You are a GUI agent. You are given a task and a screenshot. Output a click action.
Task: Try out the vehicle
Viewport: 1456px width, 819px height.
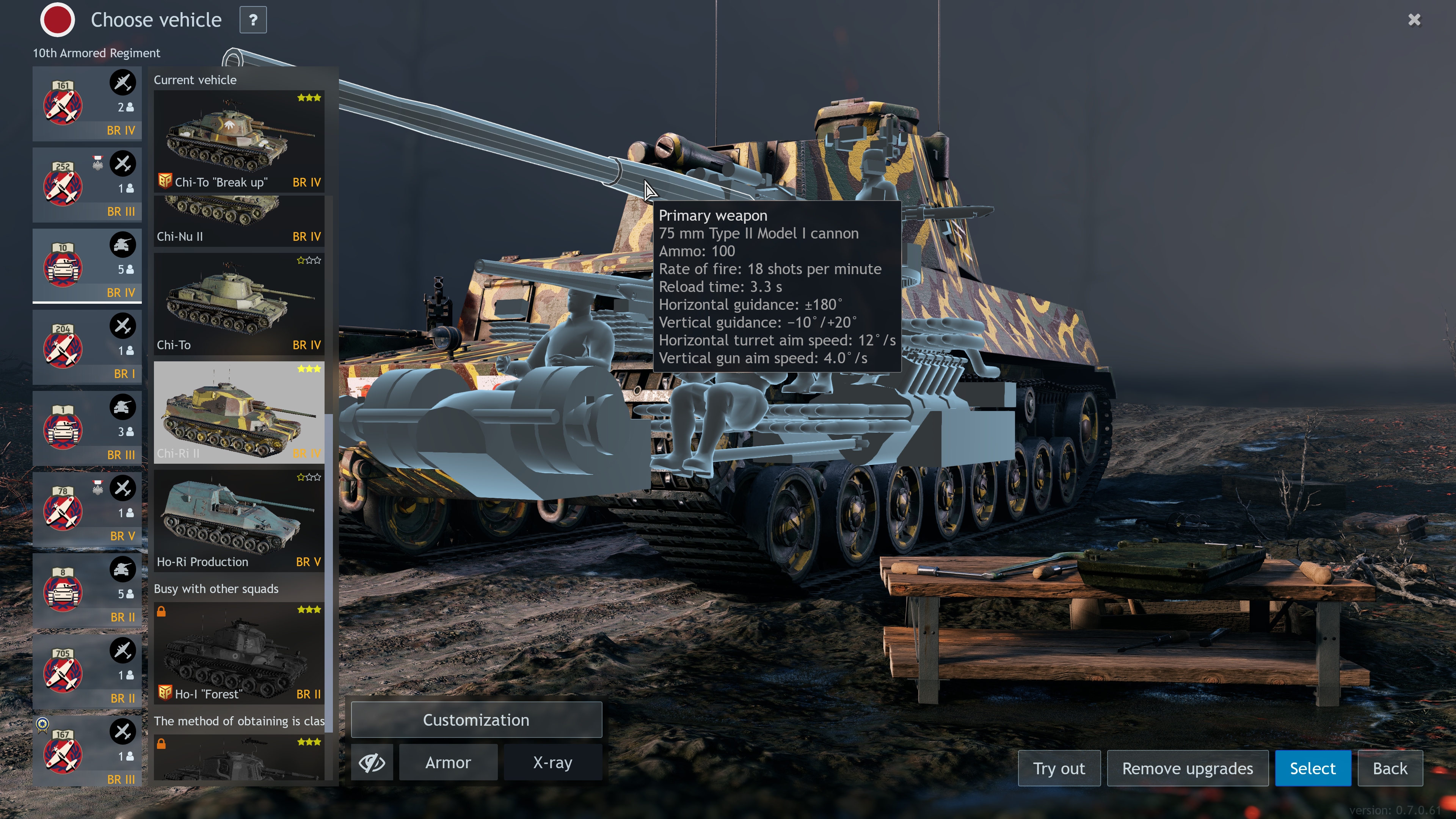(x=1059, y=769)
